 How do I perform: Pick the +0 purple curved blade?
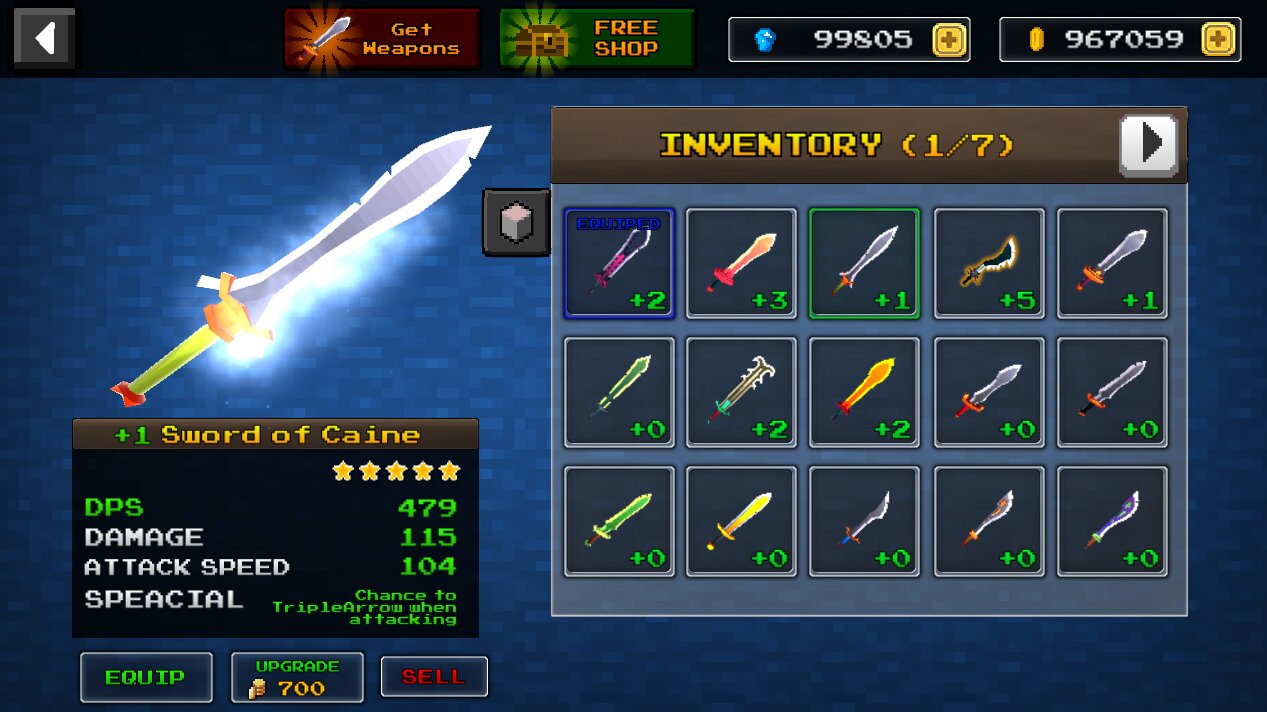coord(1112,521)
